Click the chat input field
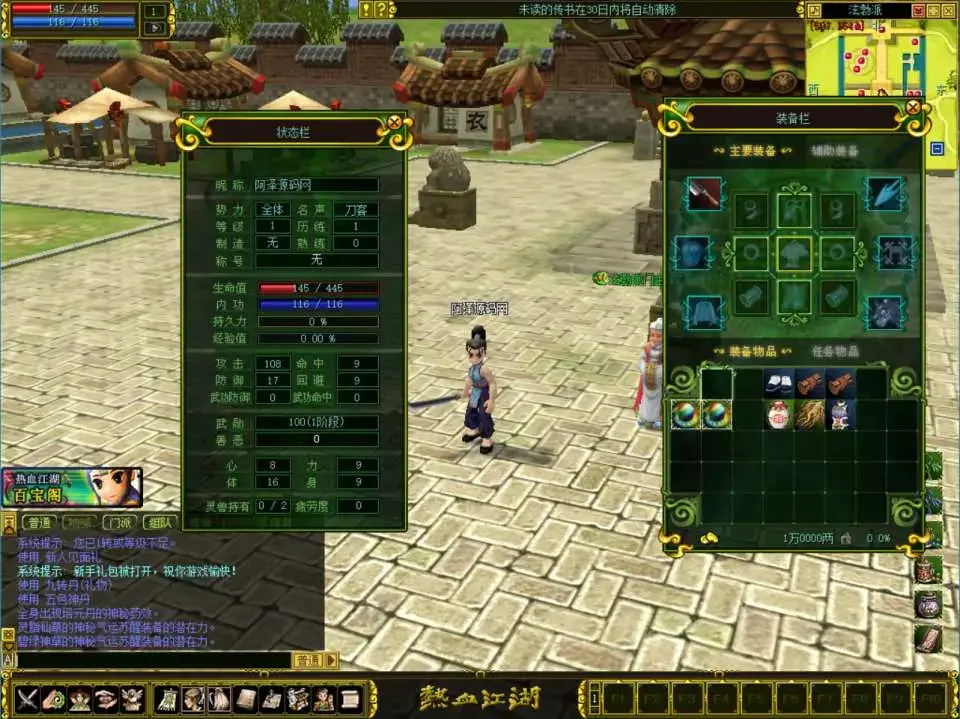The image size is (960, 719). pos(150,660)
